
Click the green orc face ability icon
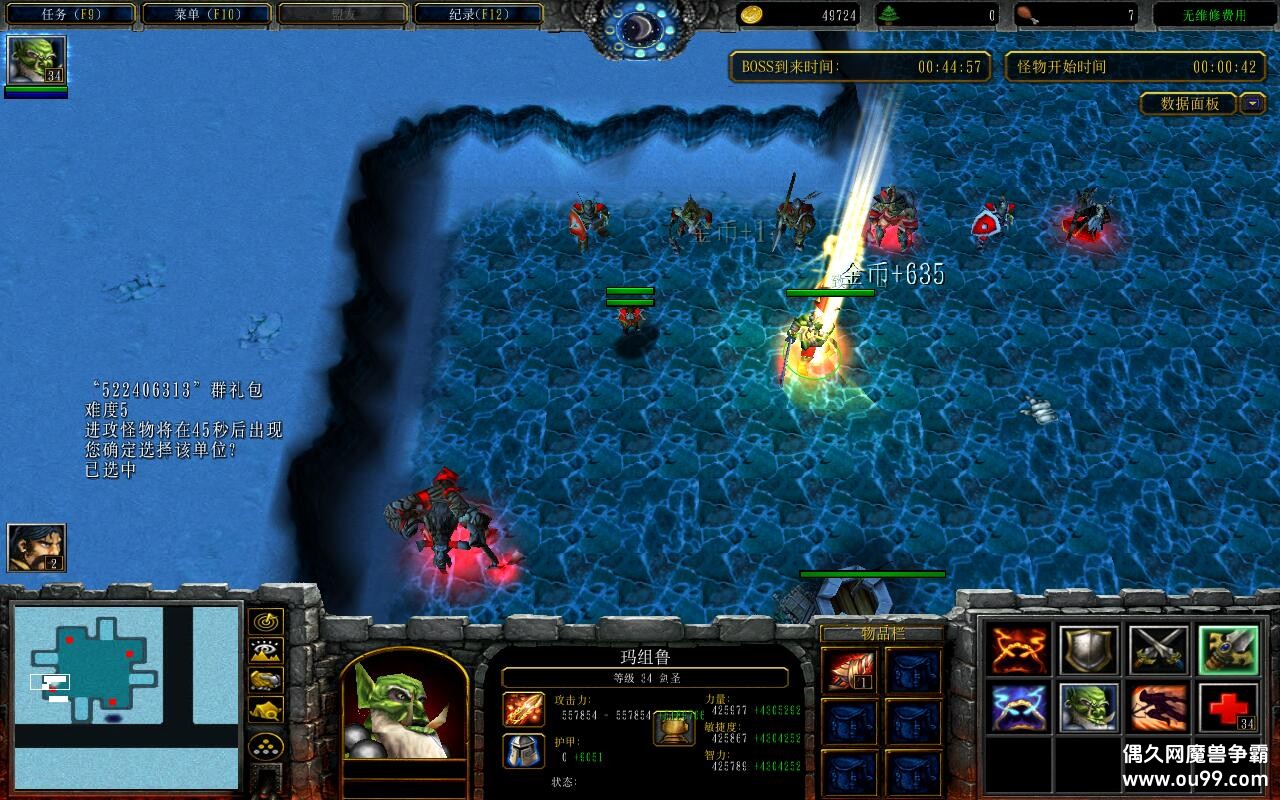(x=1089, y=708)
